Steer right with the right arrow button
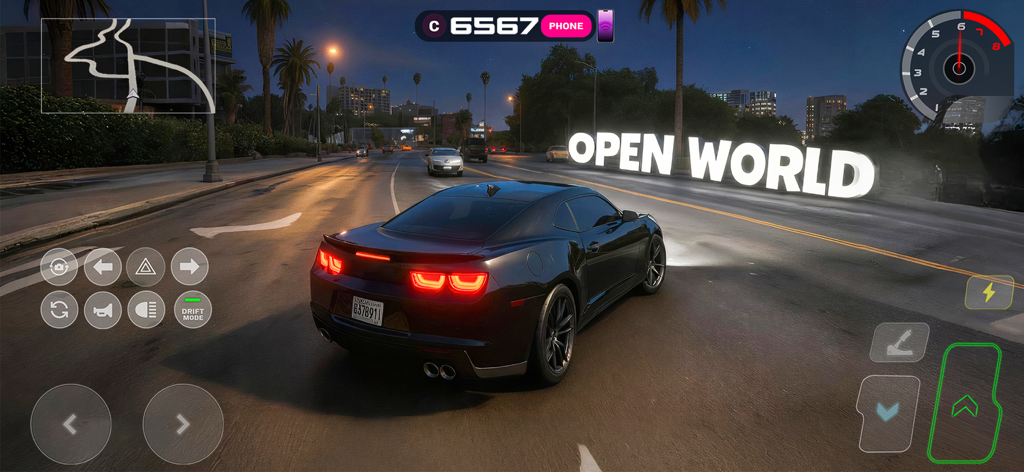Viewport: 1024px width, 472px height. [x=182, y=424]
